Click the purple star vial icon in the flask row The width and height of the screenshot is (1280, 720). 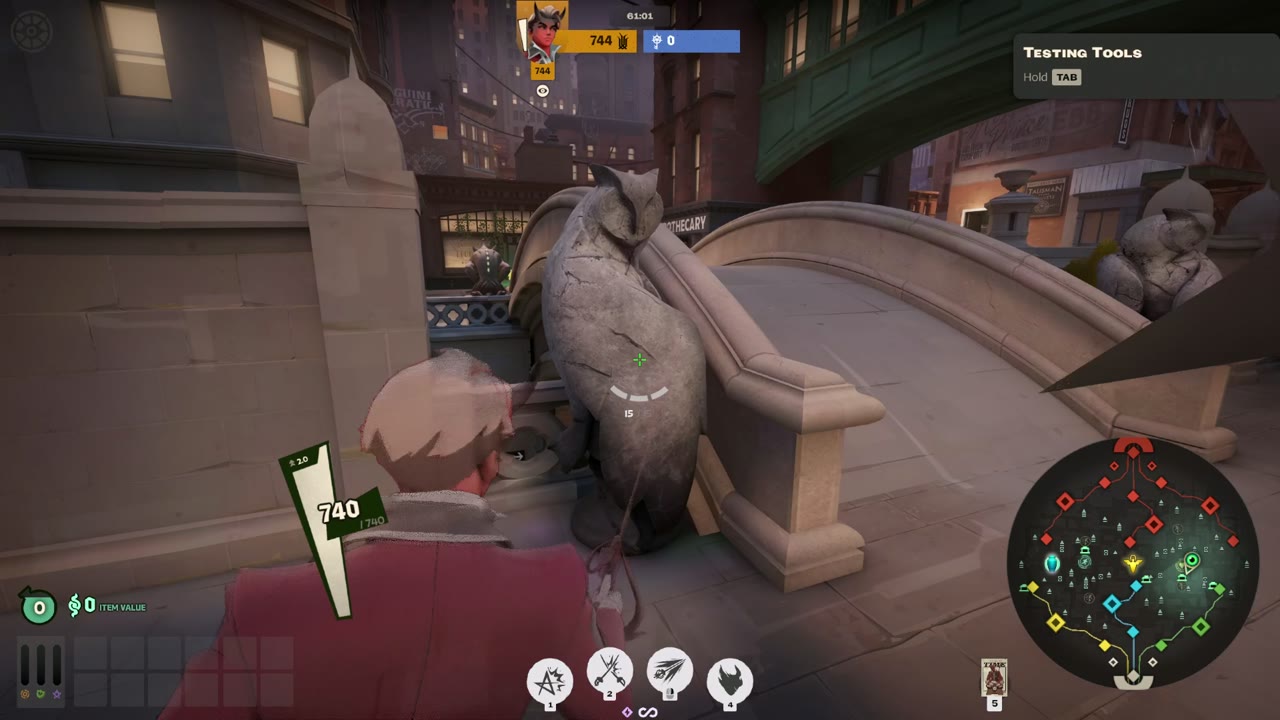tap(57, 694)
